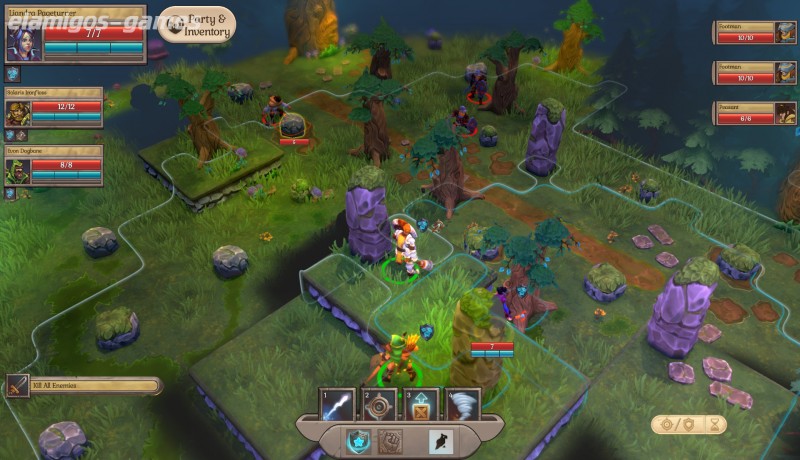The width and height of the screenshot is (800, 460).
Task: Click the shield icon beside the hourglass
Action: click(x=686, y=425)
